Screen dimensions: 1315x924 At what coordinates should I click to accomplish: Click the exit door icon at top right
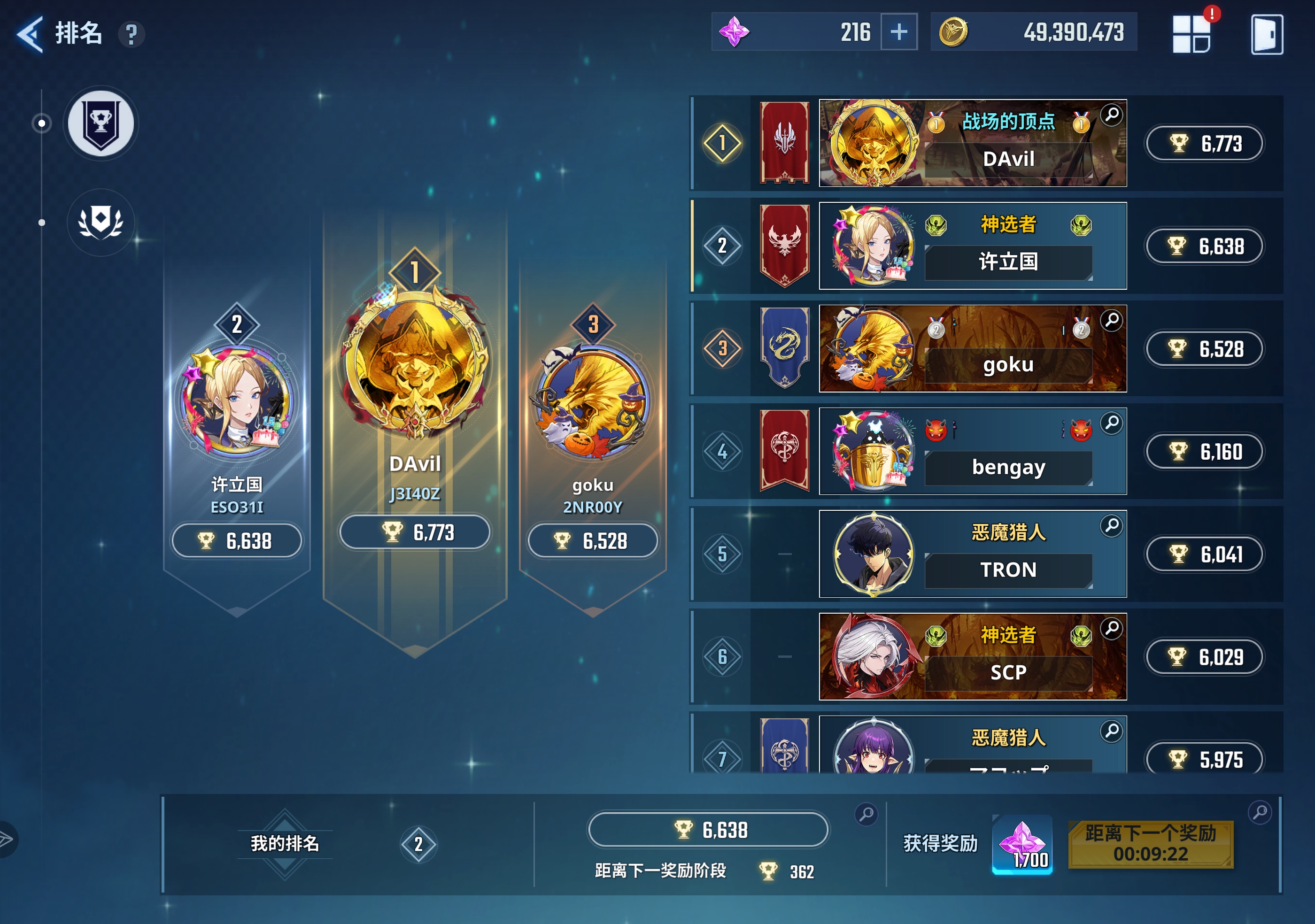pos(1269,34)
